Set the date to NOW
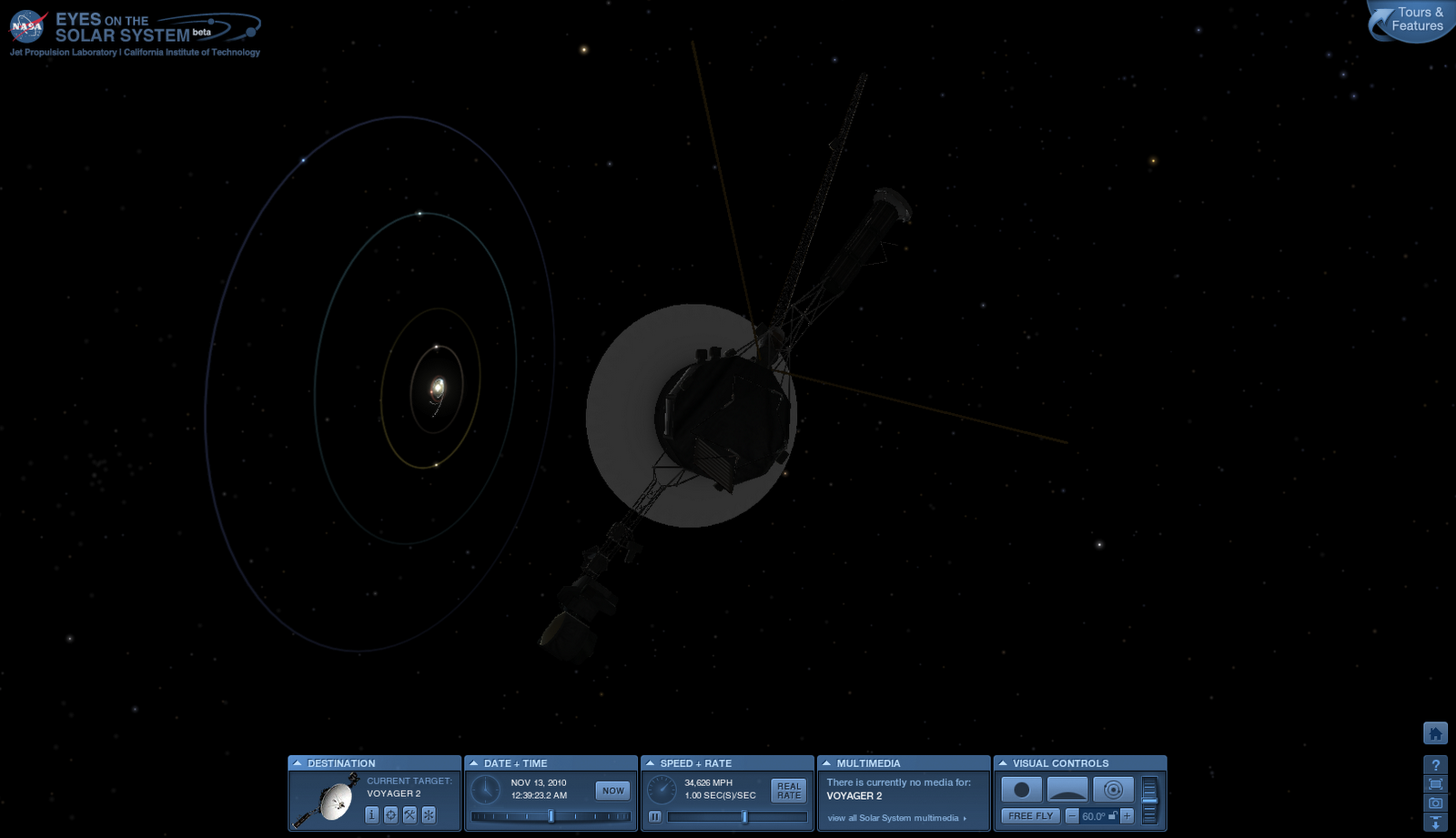The width and height of the screenshot is (1456, 838). pos(612,791)
